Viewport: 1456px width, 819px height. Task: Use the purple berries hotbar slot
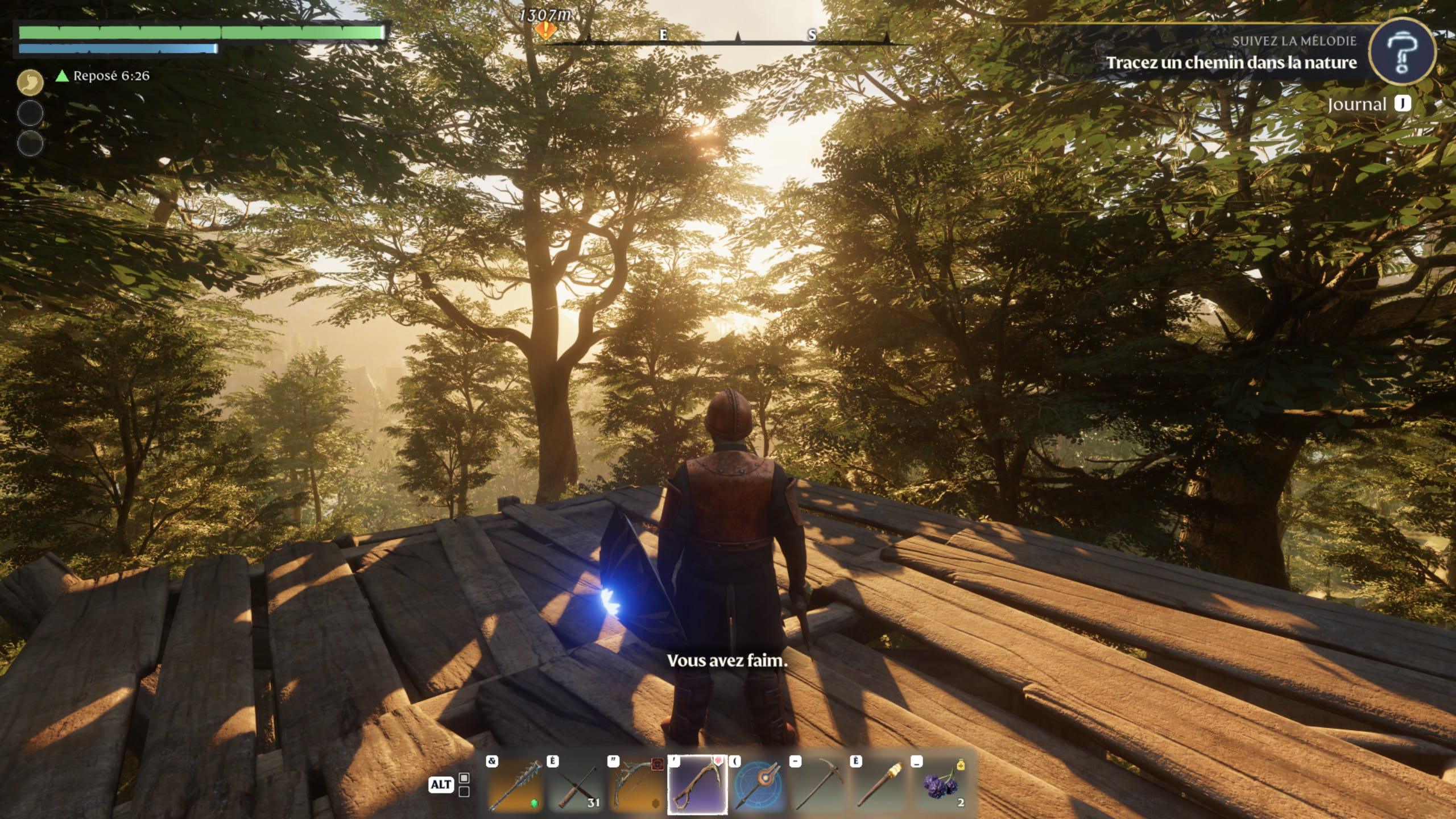click(x=941, y=785)
